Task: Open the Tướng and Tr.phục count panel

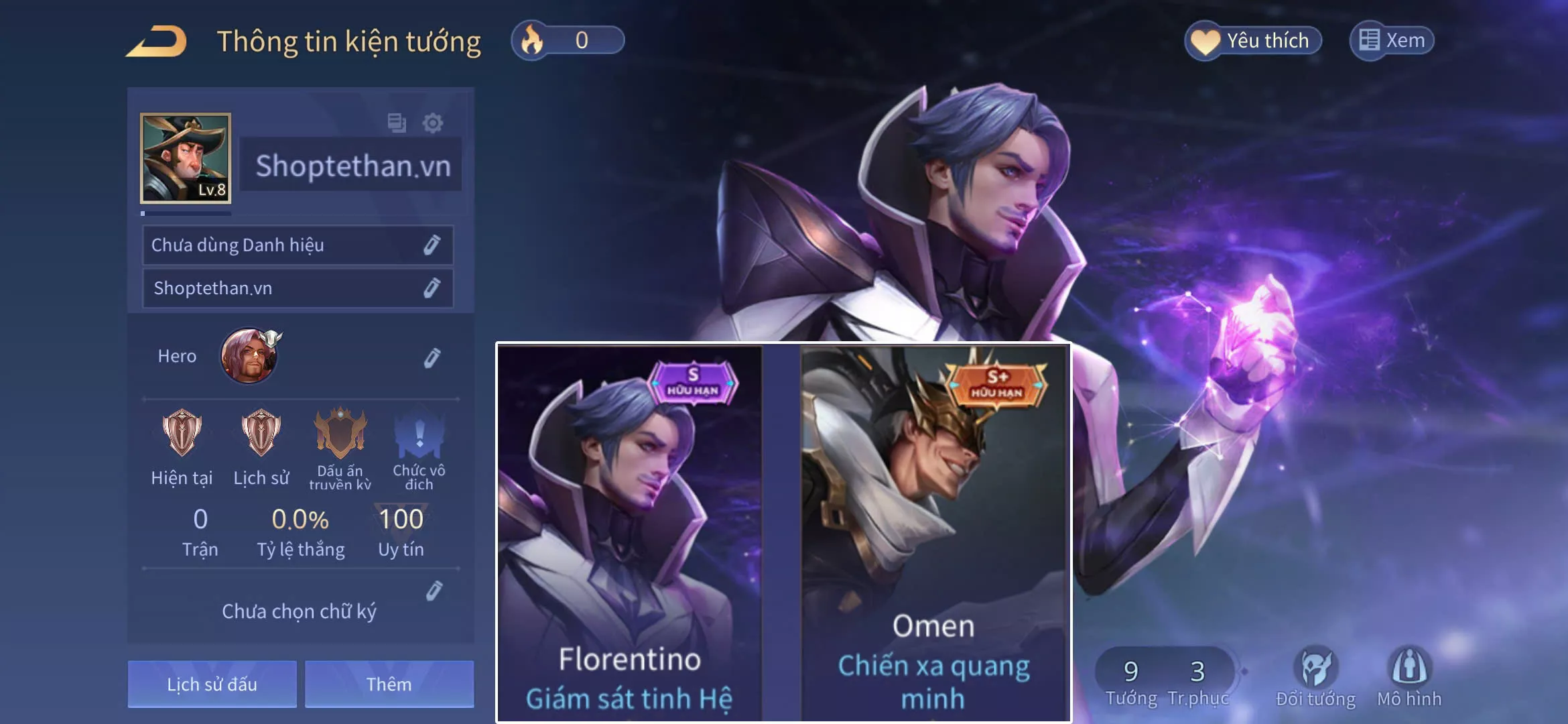Action: tap(1165, 678)
